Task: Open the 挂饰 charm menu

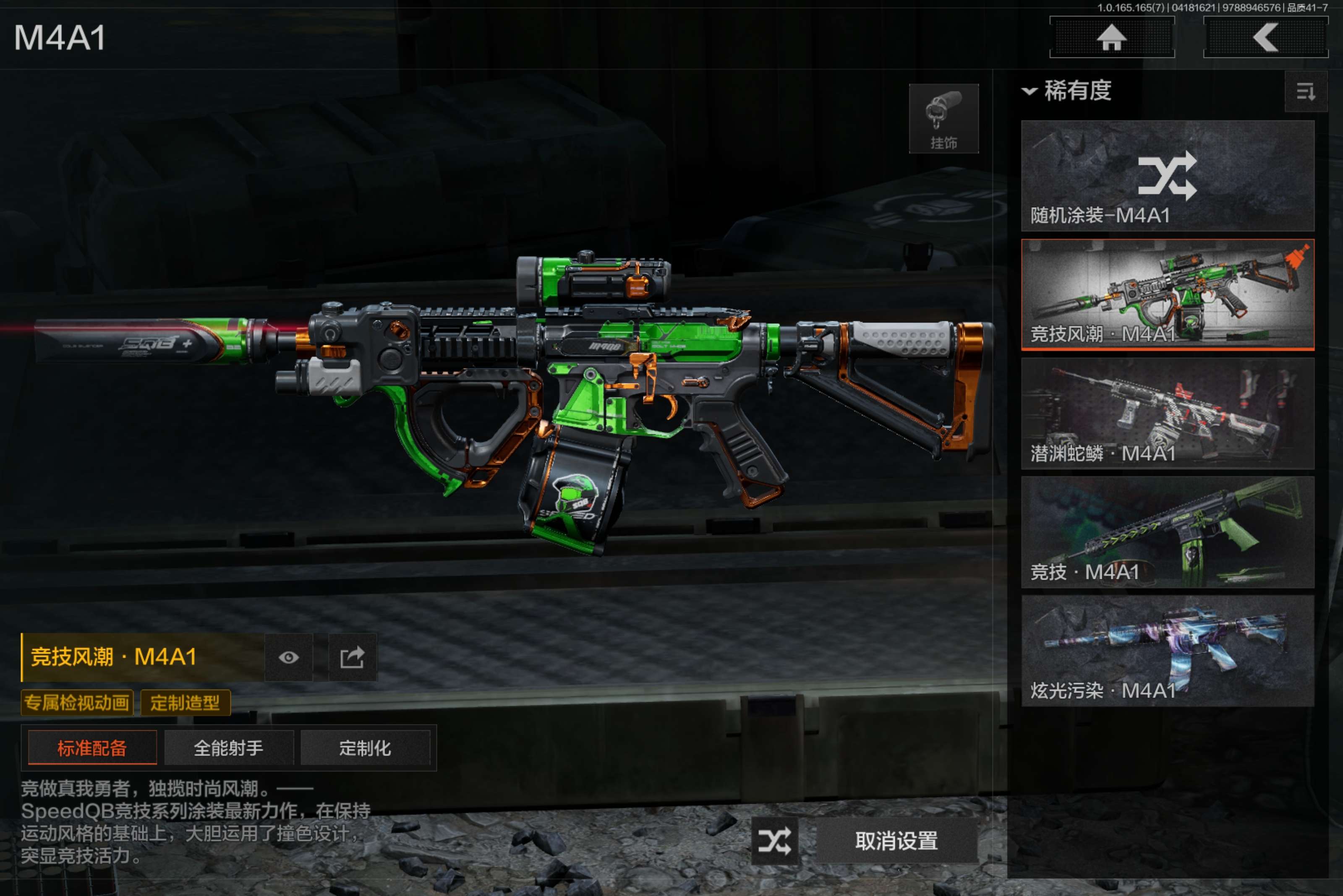Action: tap(943, 119)
